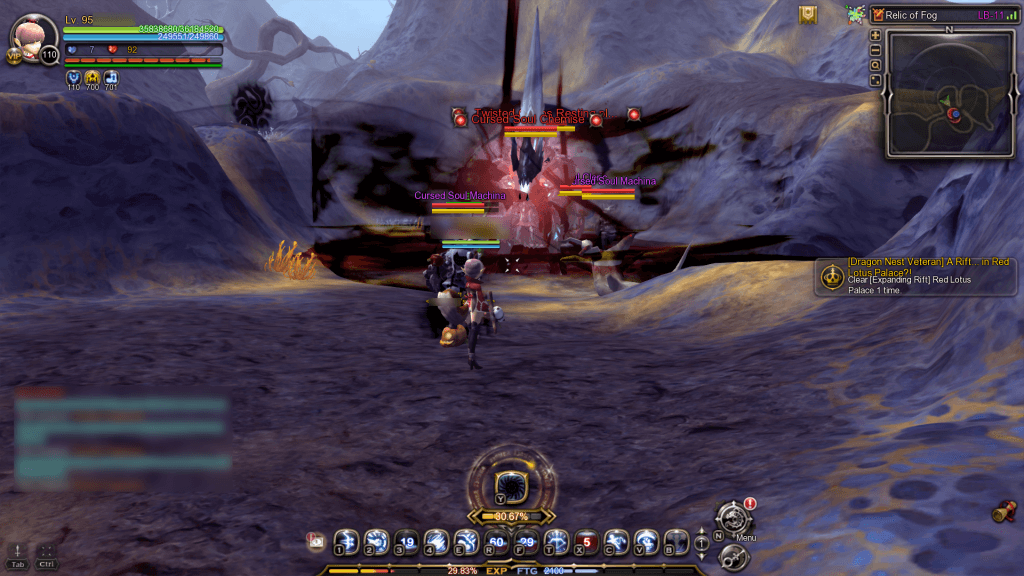Select the red cooldown skill in slot X
This screenshot has width=1024, height=576.
(x=587, y=541)
